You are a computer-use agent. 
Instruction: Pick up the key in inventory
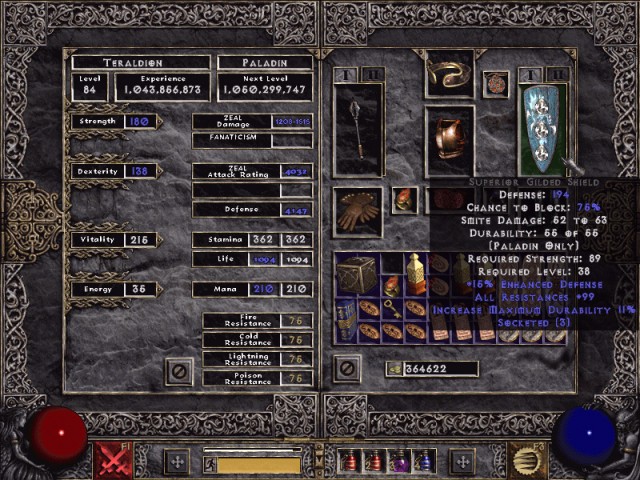393,309
